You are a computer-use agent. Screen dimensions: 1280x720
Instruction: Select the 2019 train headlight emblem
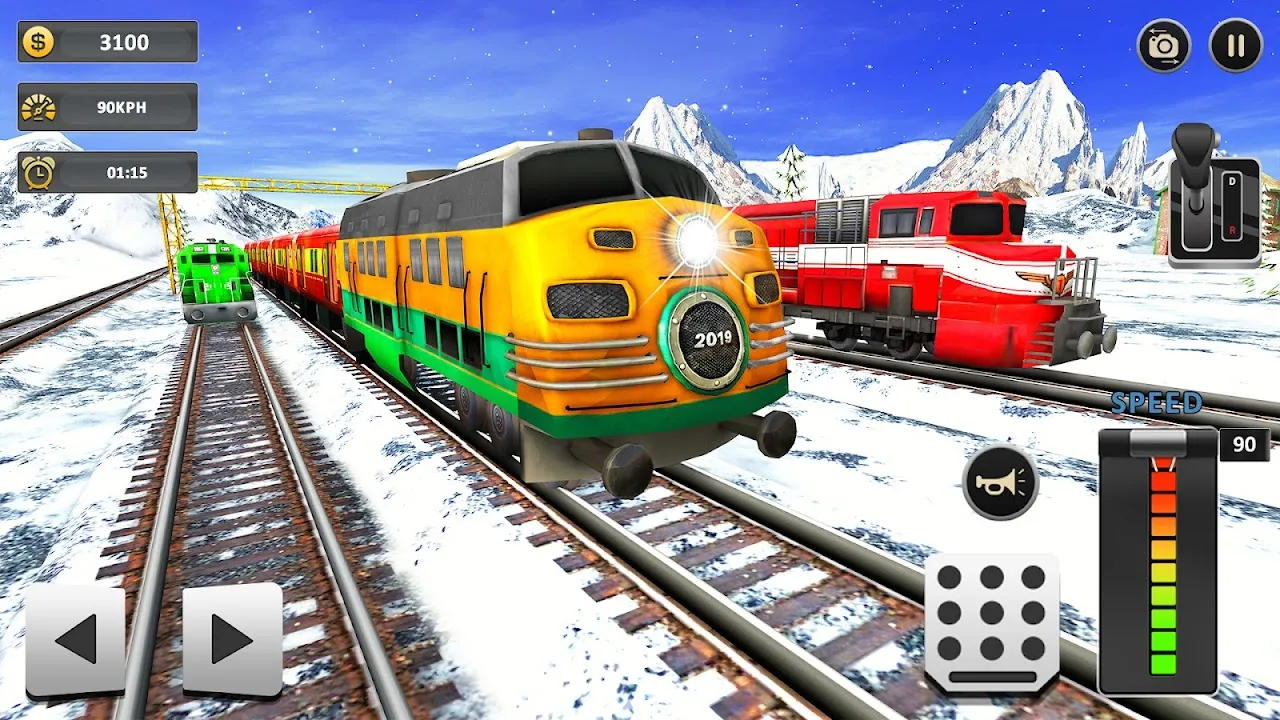point(709,341)
